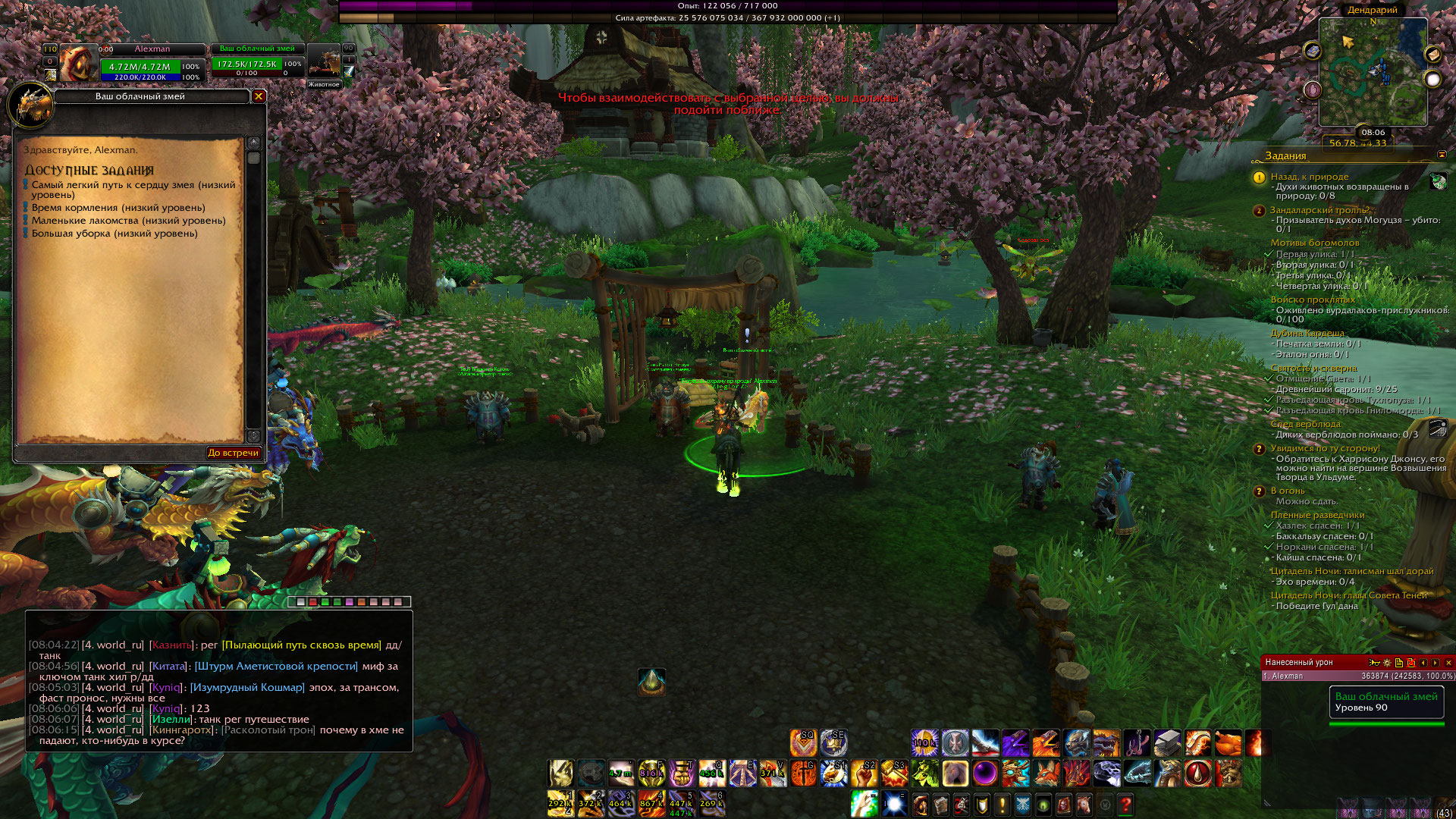The image size is (1456, 819).
Task: Click Казнить's name in world chat
Action: click(x=171, y=645)
